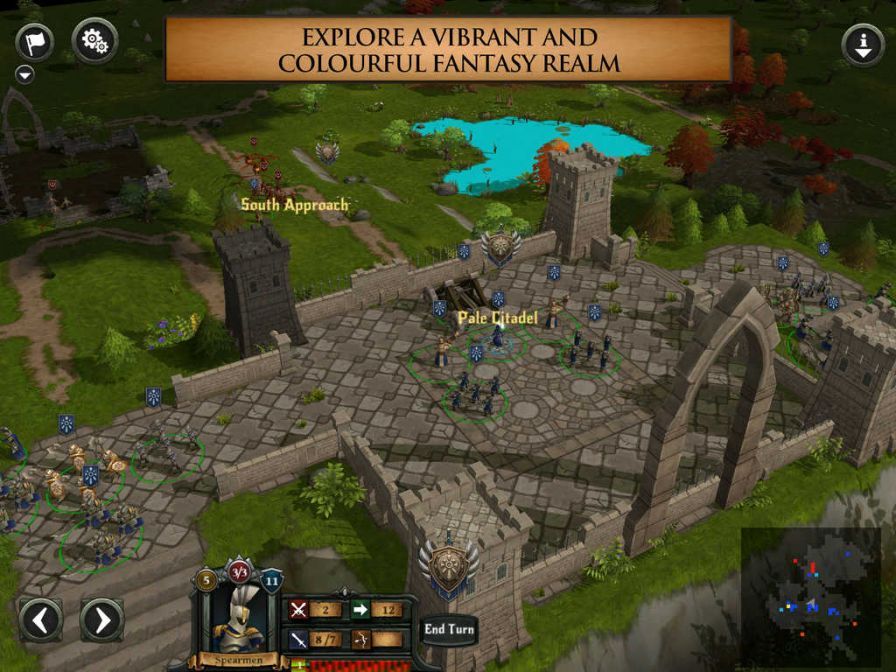Open the white flag objectives button
Image resolution: width=896 pixels, height=672 pixels.
tap(35, 42)
